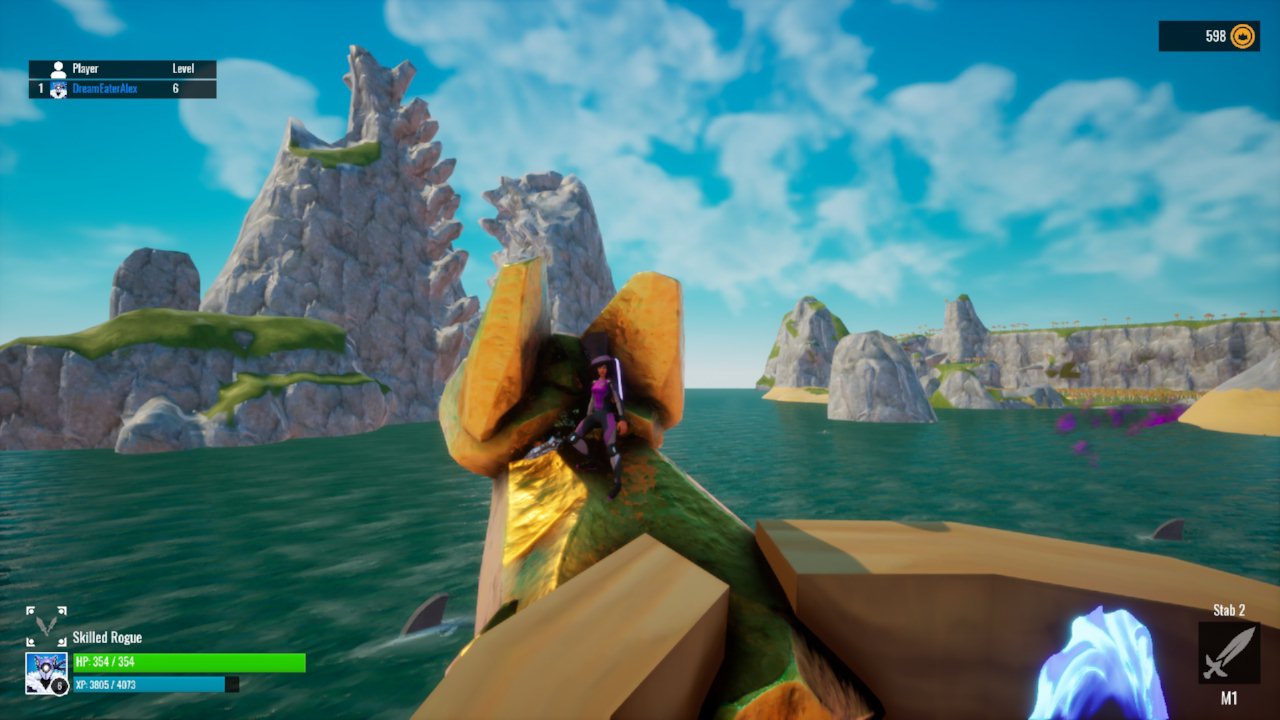Click the level 6 badge on the portrait
This screenshot has width=1280, height=720.
point(59,685)
